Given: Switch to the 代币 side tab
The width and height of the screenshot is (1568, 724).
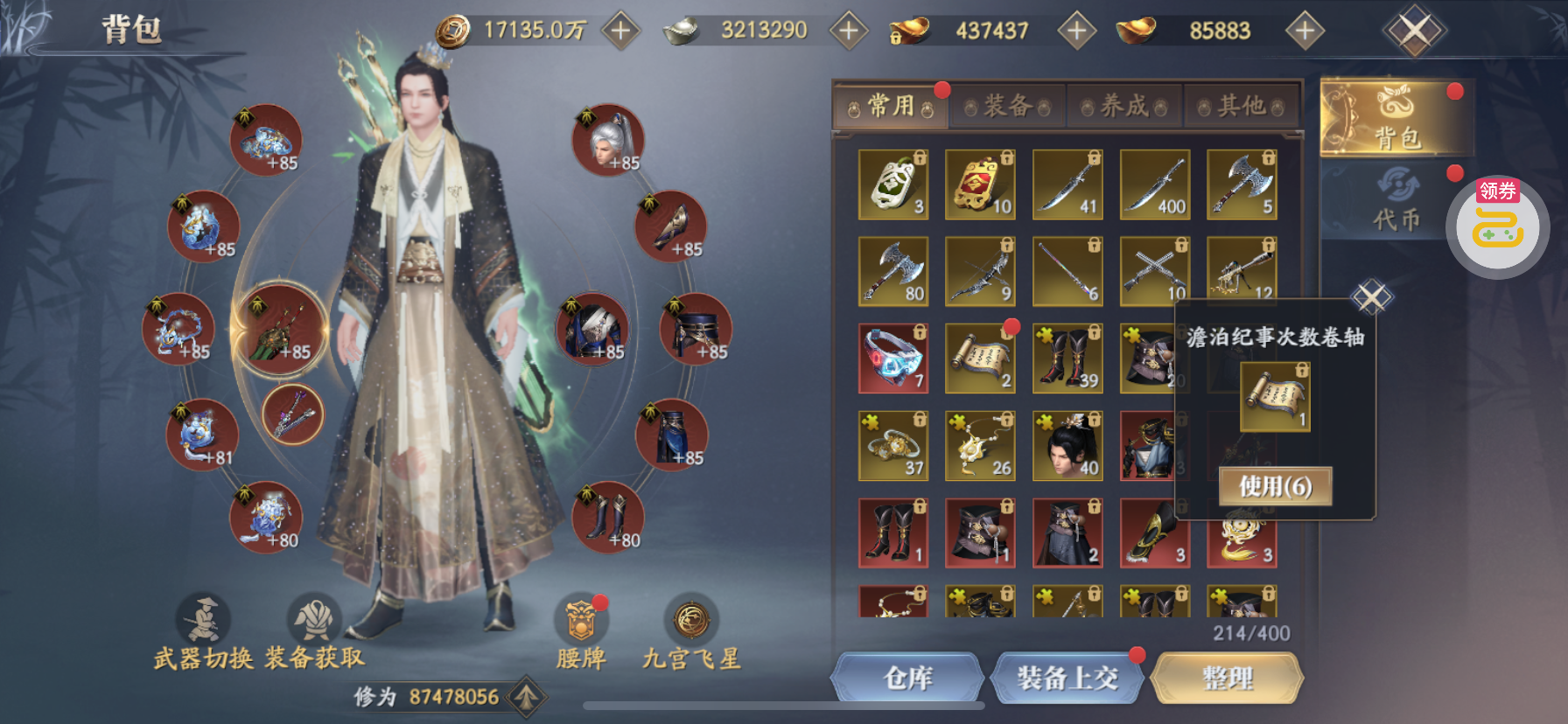Looking at the screenshot, I should (x=1396, y=201).
